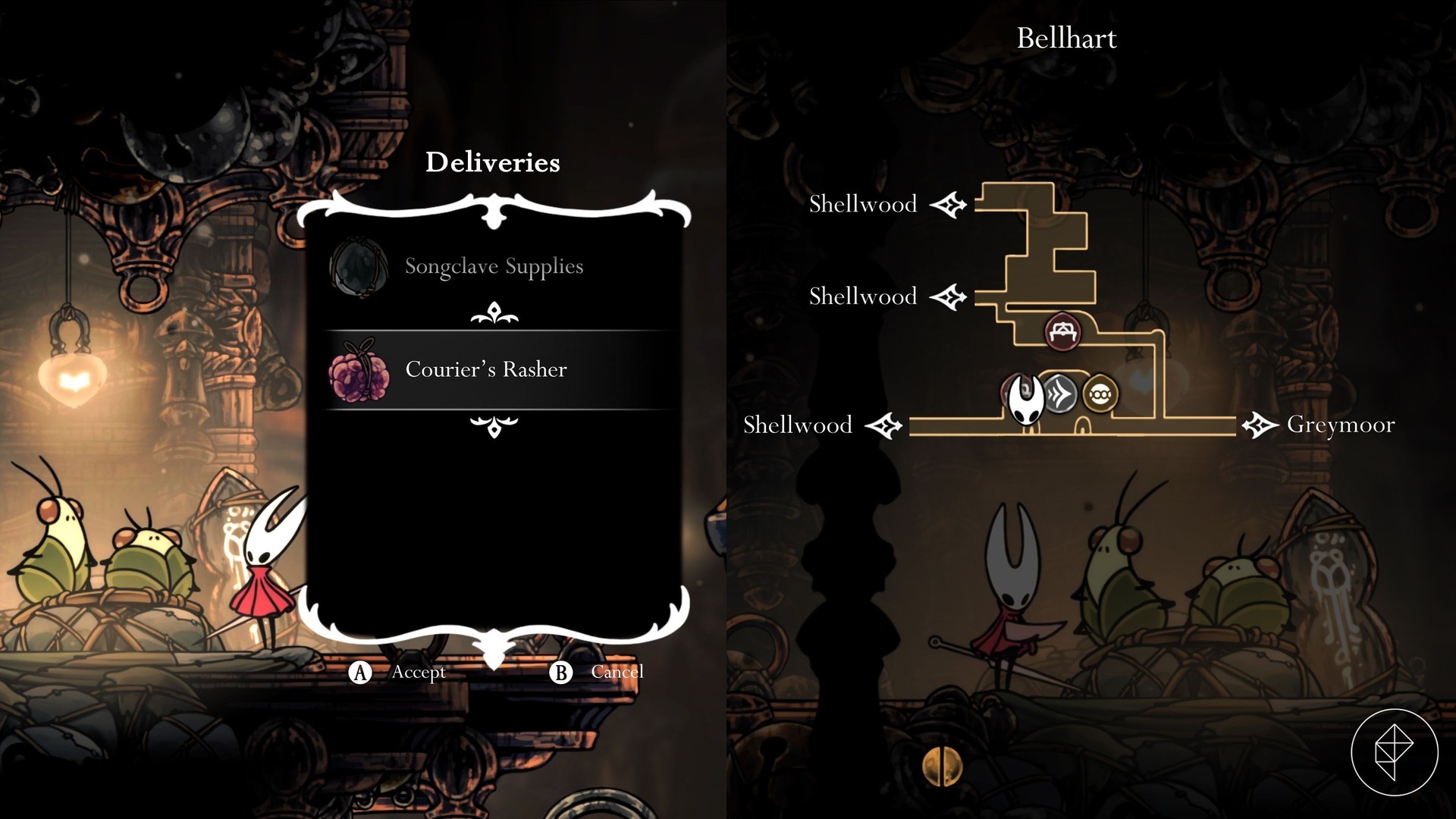Click the bench marker on the Bellhart map
The image size is (1456, 819).
click(1062, 332)
